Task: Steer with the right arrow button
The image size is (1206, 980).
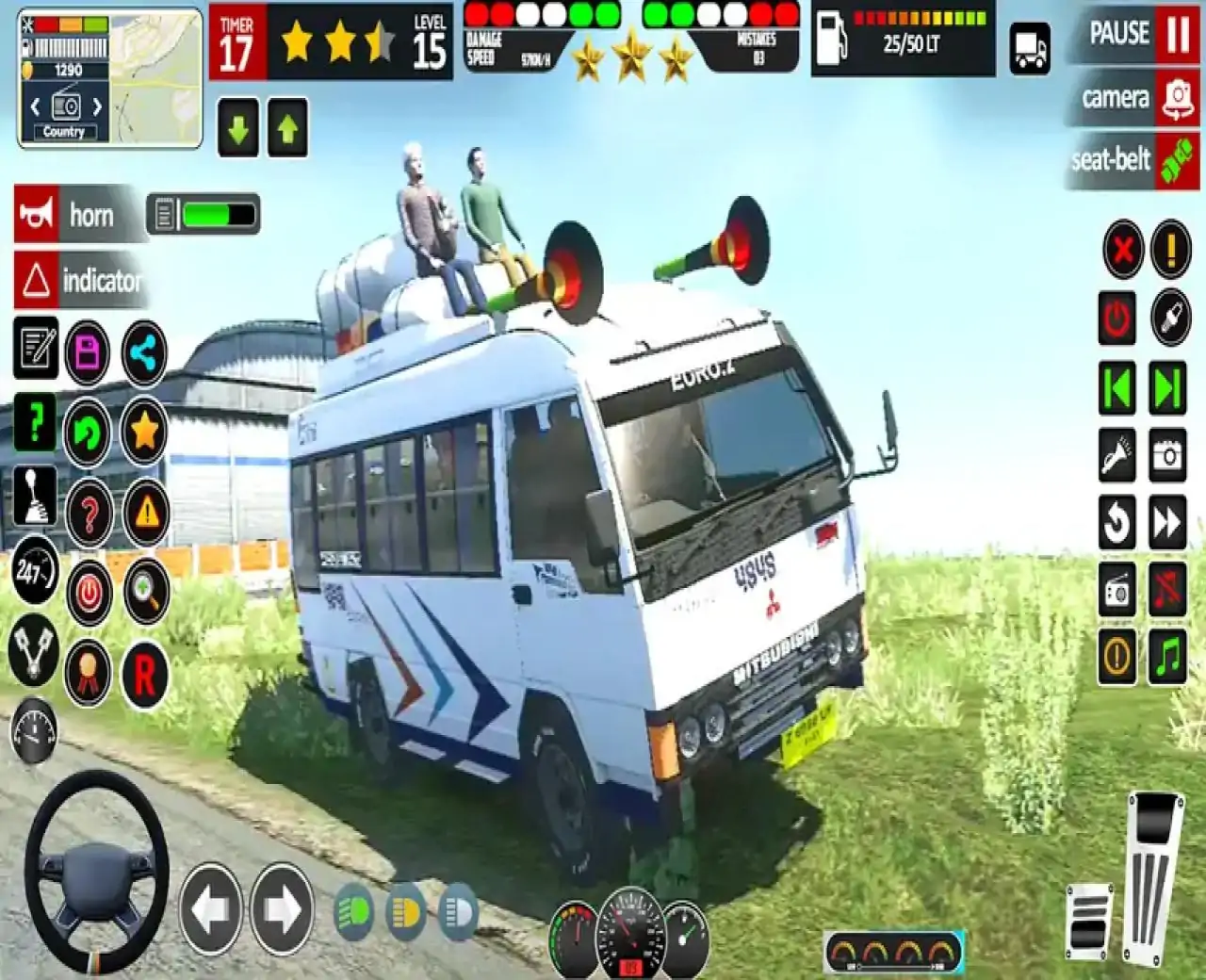Action: pyautogui.click(x=281, y=909)
